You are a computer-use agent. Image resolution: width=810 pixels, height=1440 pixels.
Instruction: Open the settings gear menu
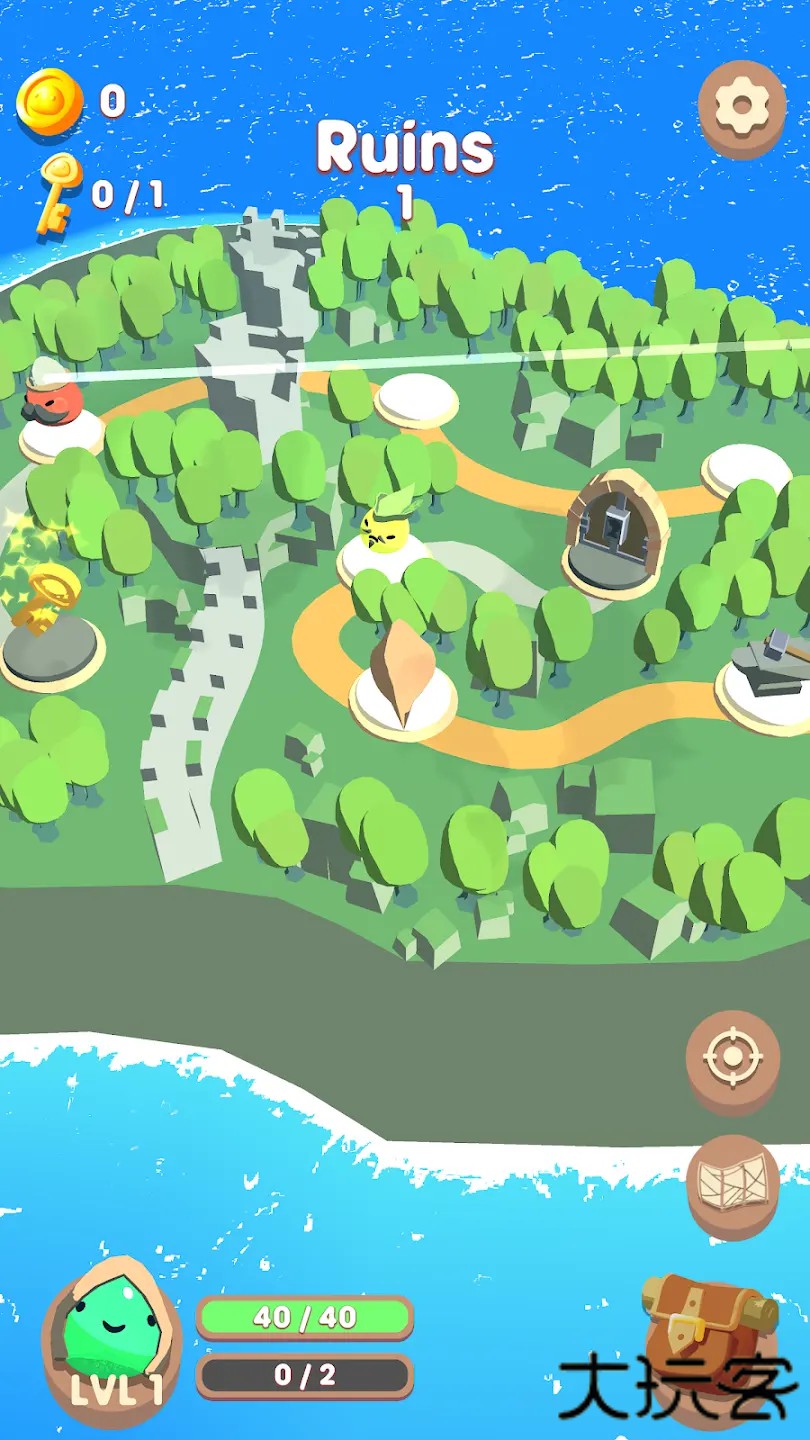(x=742, y=106)
